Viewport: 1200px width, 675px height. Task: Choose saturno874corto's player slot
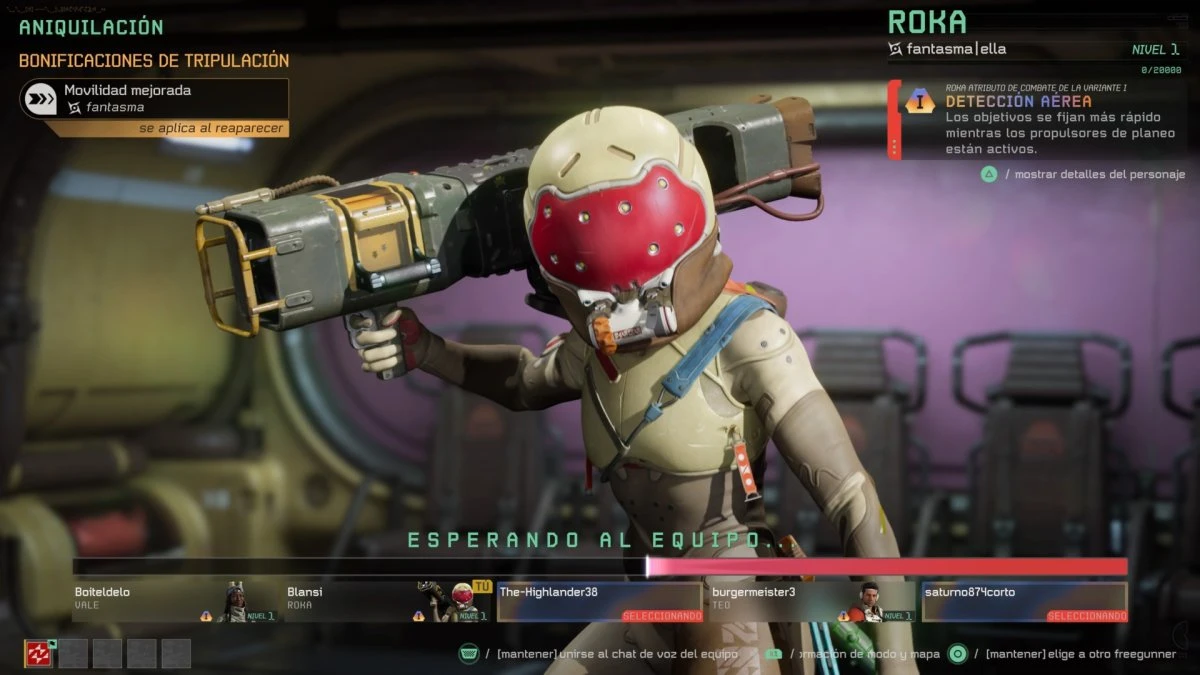(x=1024, y=602)
